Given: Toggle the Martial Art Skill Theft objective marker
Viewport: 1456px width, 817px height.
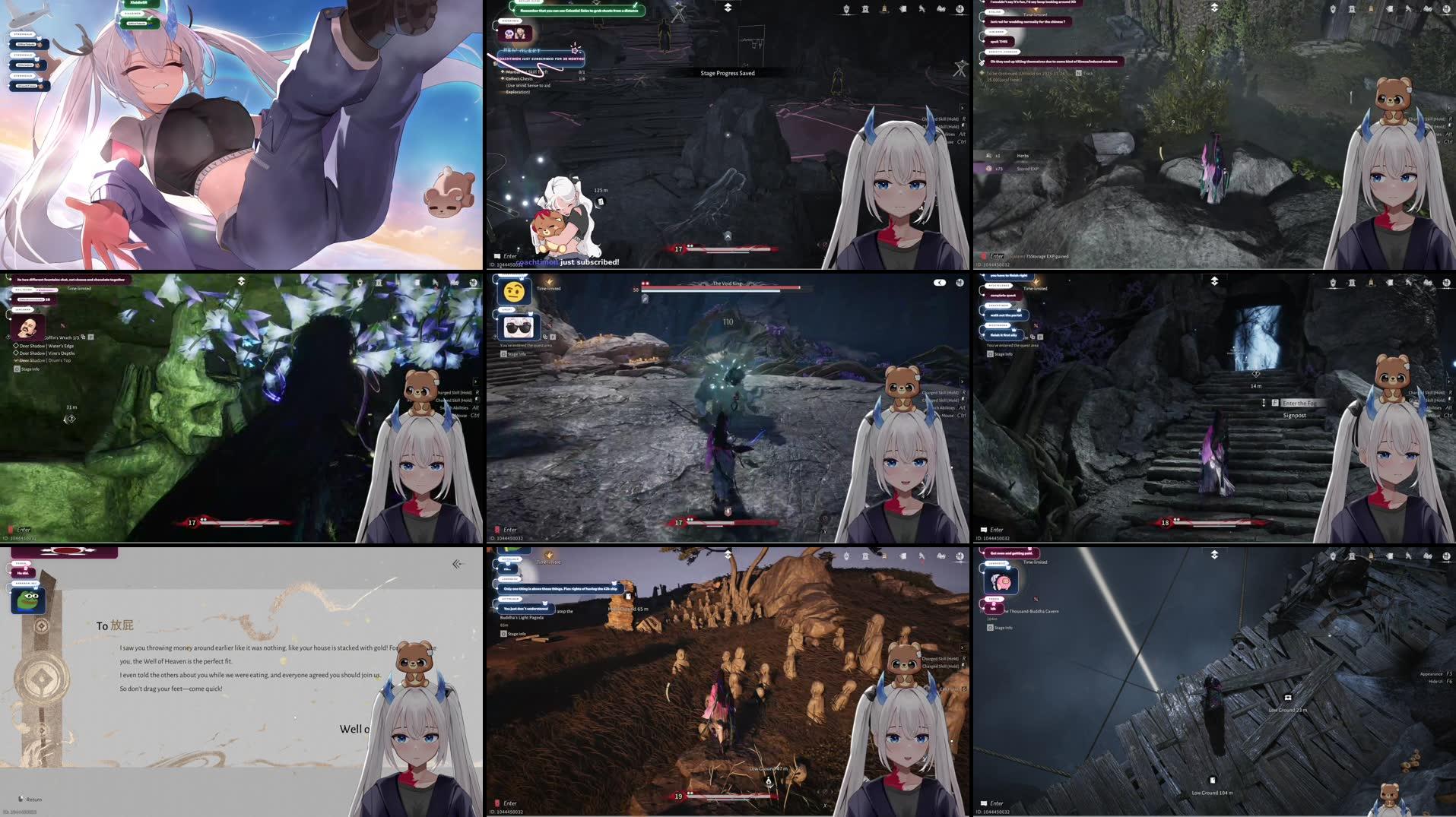Looking at the screenshot, I should 503,71.
